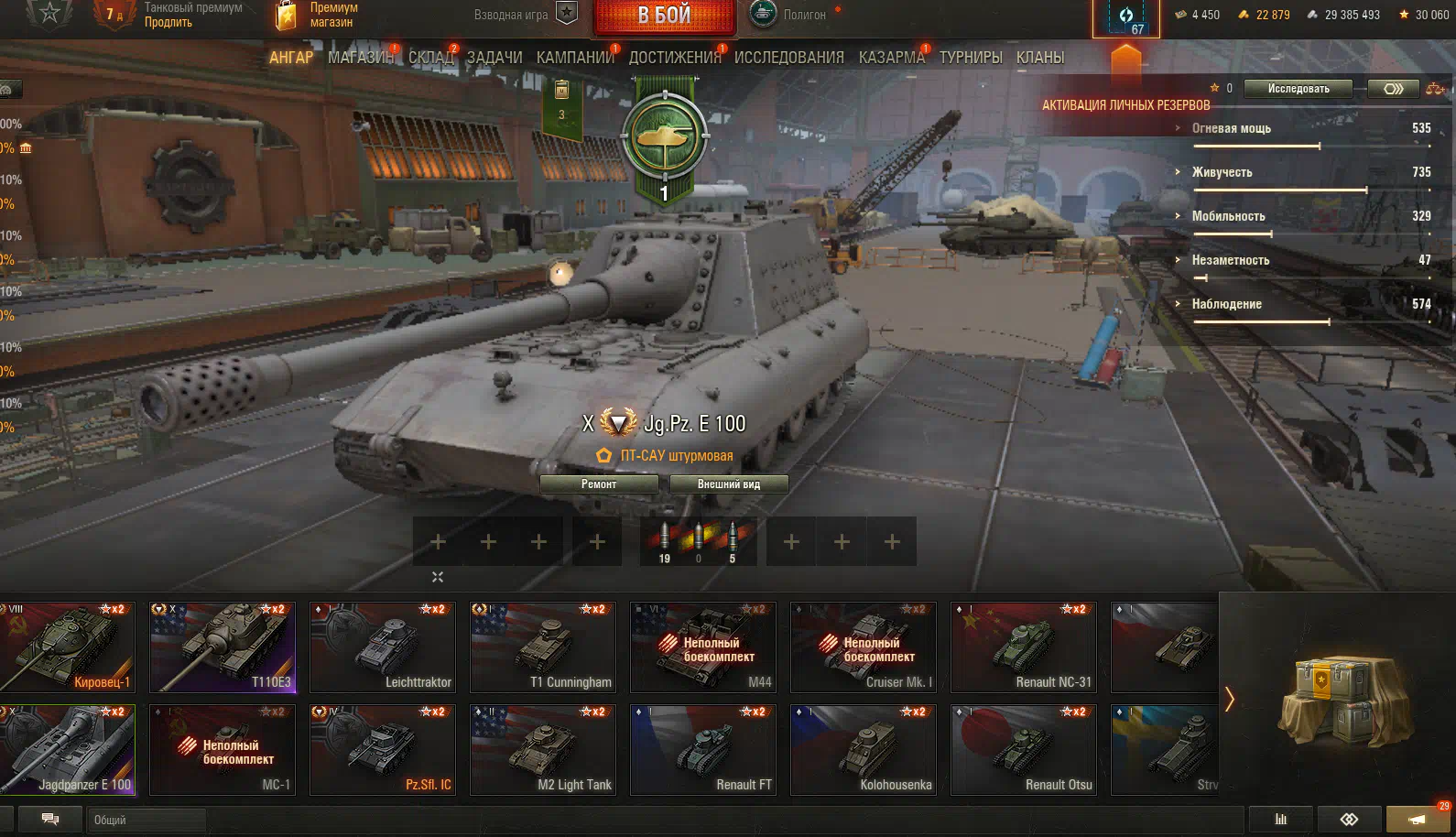Image resolution: width=1456 pixels, height=837 pixels.
Task: Switch to the СКЛАД tab
Action: pyautogui.click(x=430, y=58)
